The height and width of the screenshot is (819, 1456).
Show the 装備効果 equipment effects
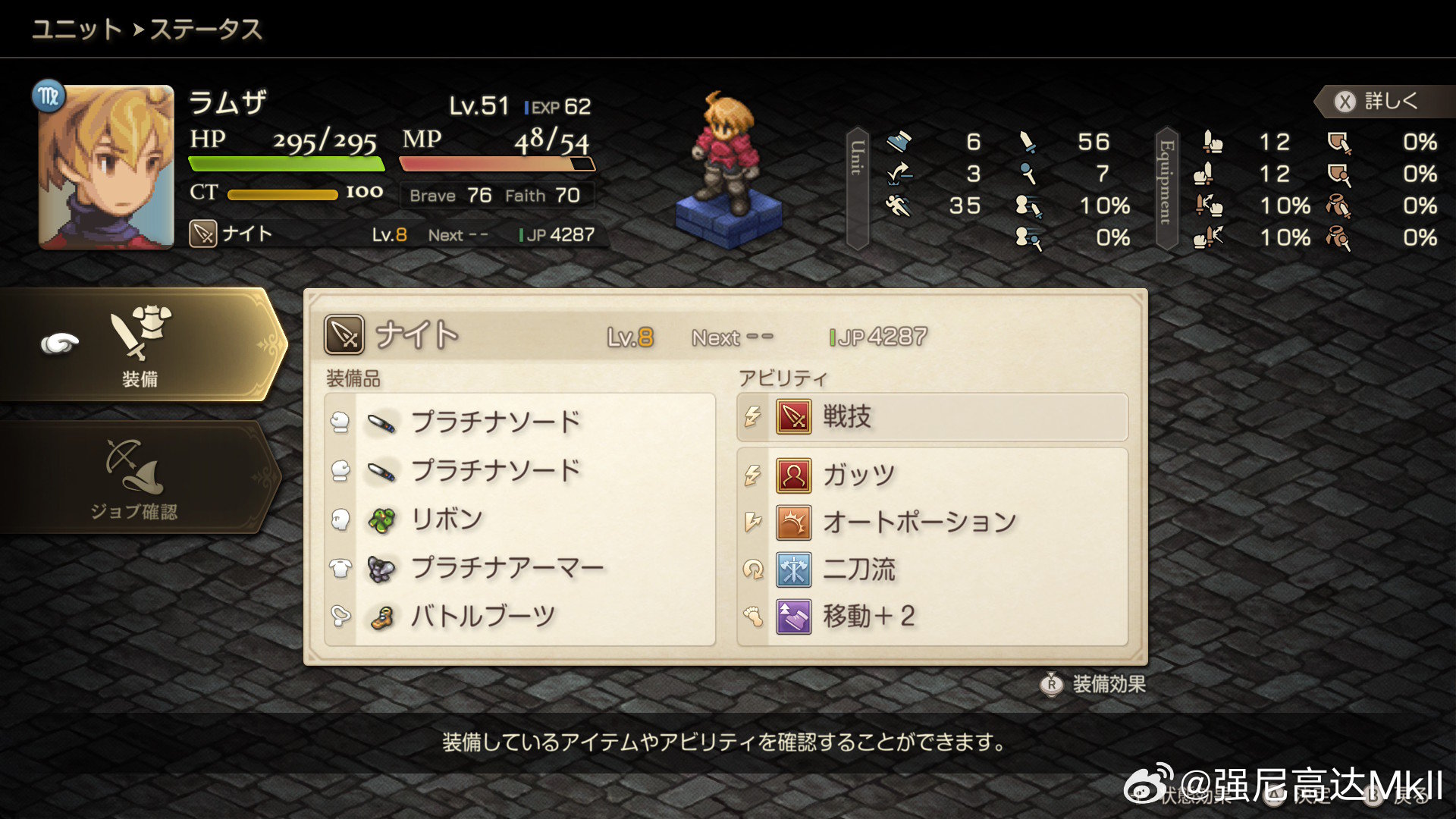click(1094, 684)
